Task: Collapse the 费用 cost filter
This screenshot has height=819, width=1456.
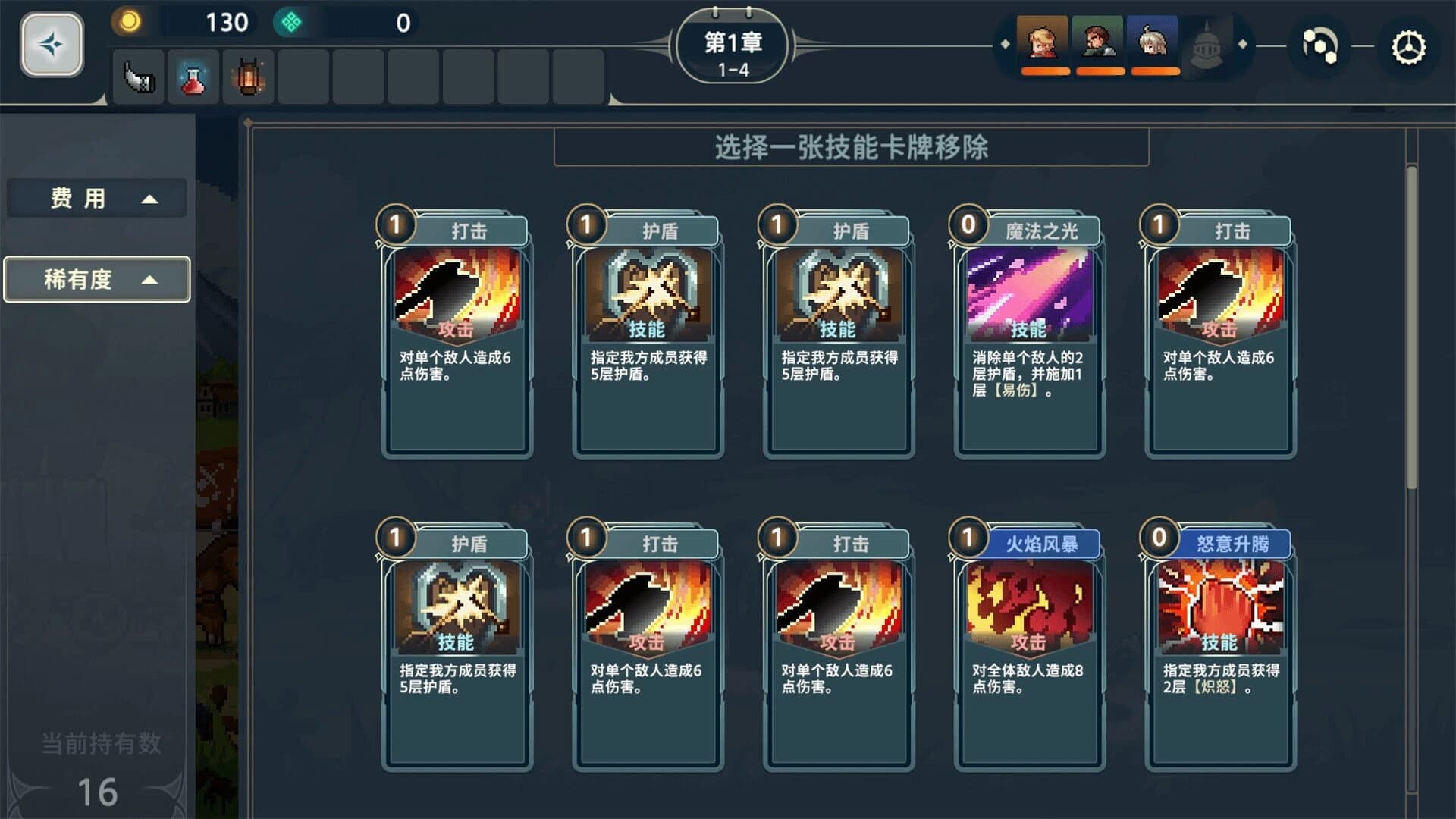Action: click(96, 197)
